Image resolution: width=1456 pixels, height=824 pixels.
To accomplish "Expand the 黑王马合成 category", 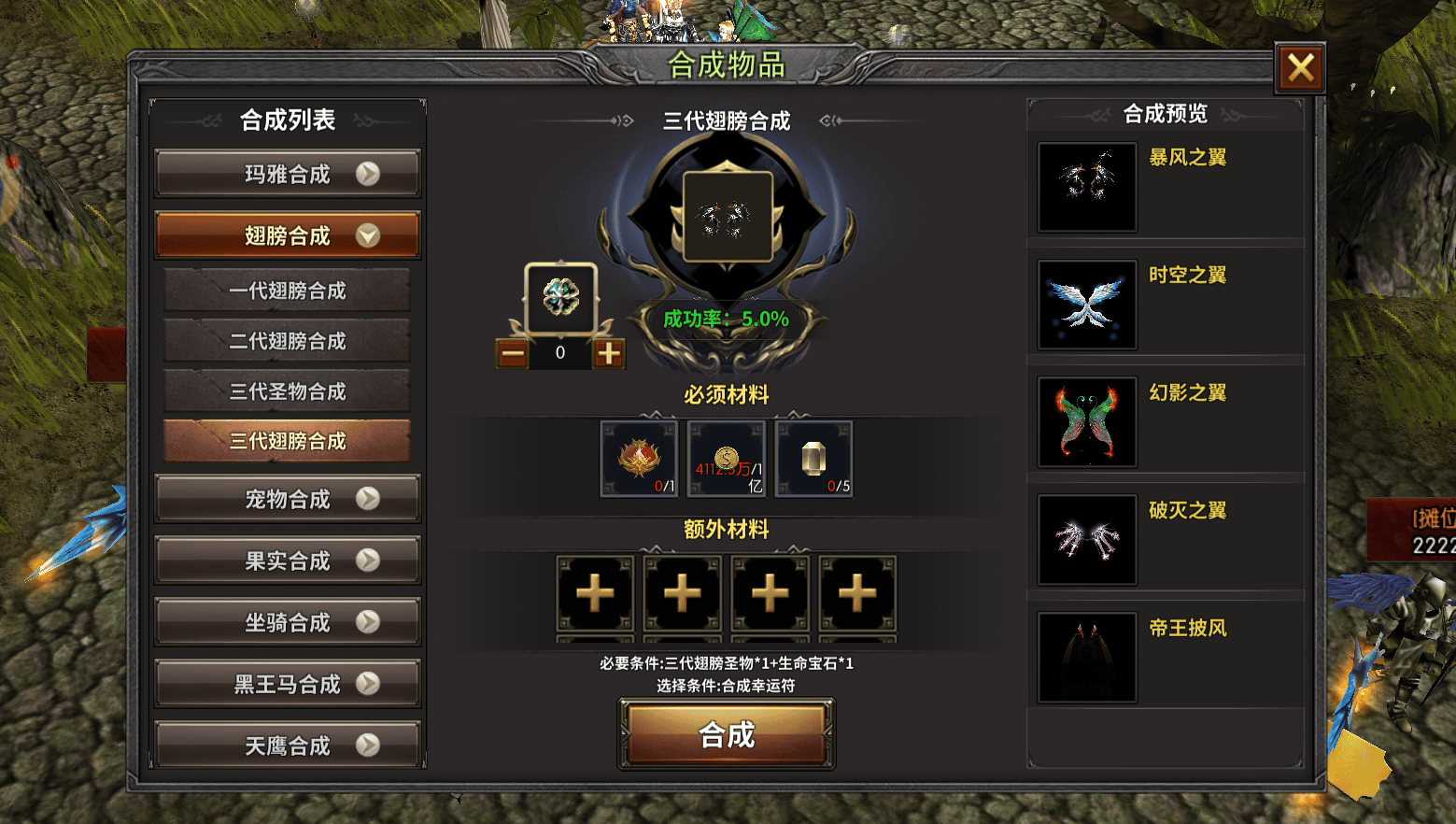I will click(288, 684).
